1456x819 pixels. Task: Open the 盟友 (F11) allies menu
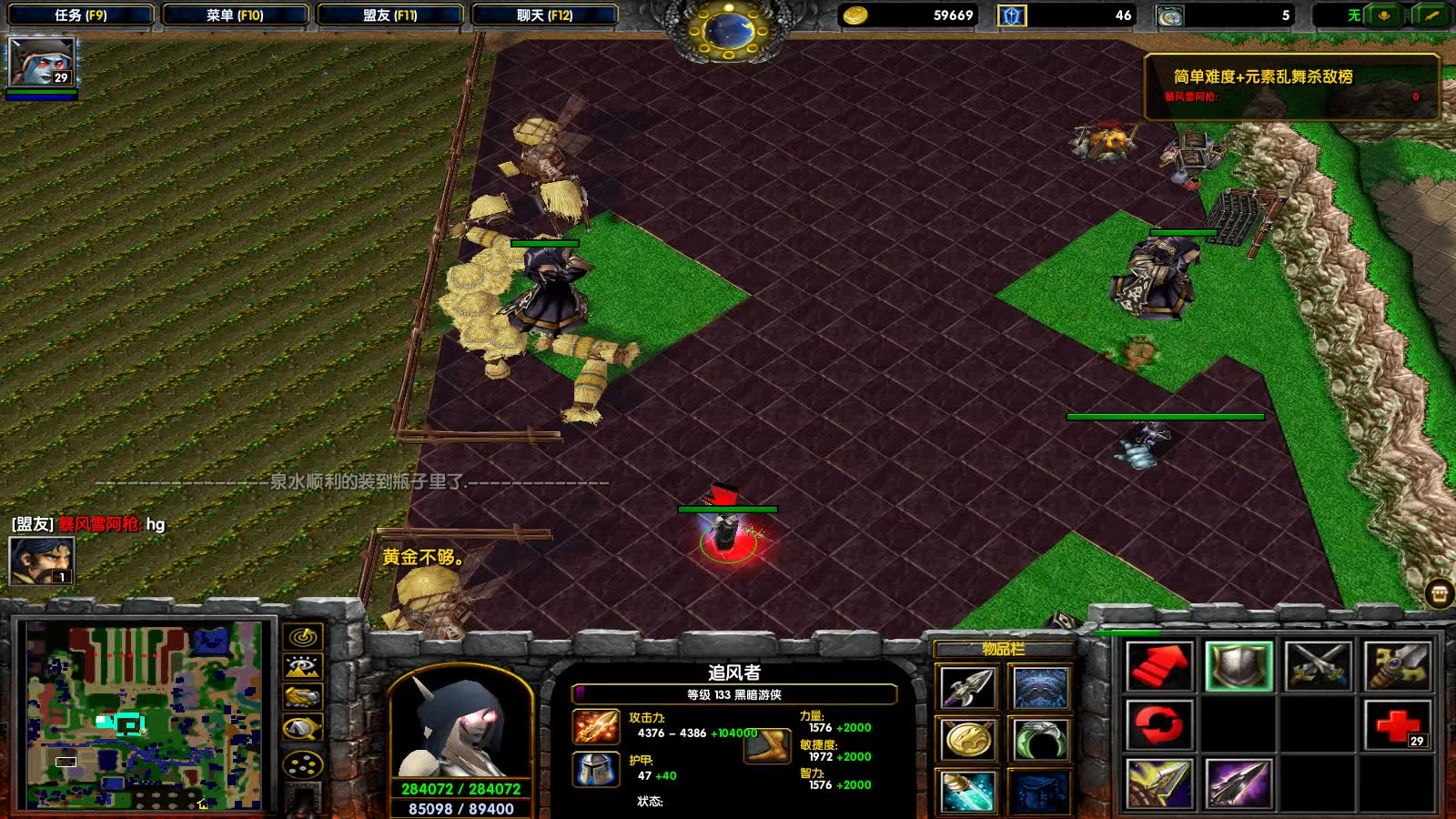click(x=389, y=15)
